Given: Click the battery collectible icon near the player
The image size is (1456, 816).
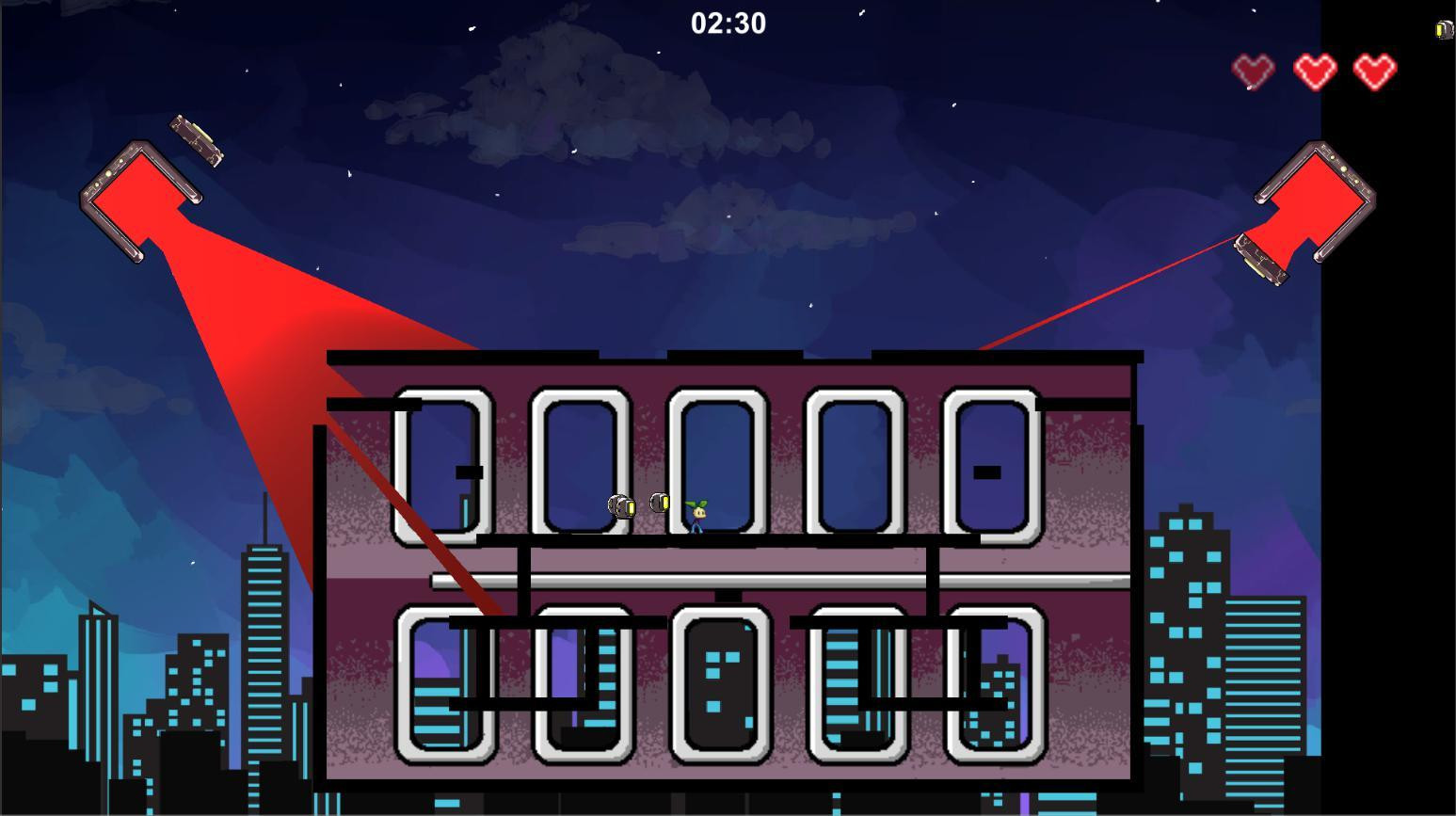Looking at the screenshot, I should coord(622,506).
